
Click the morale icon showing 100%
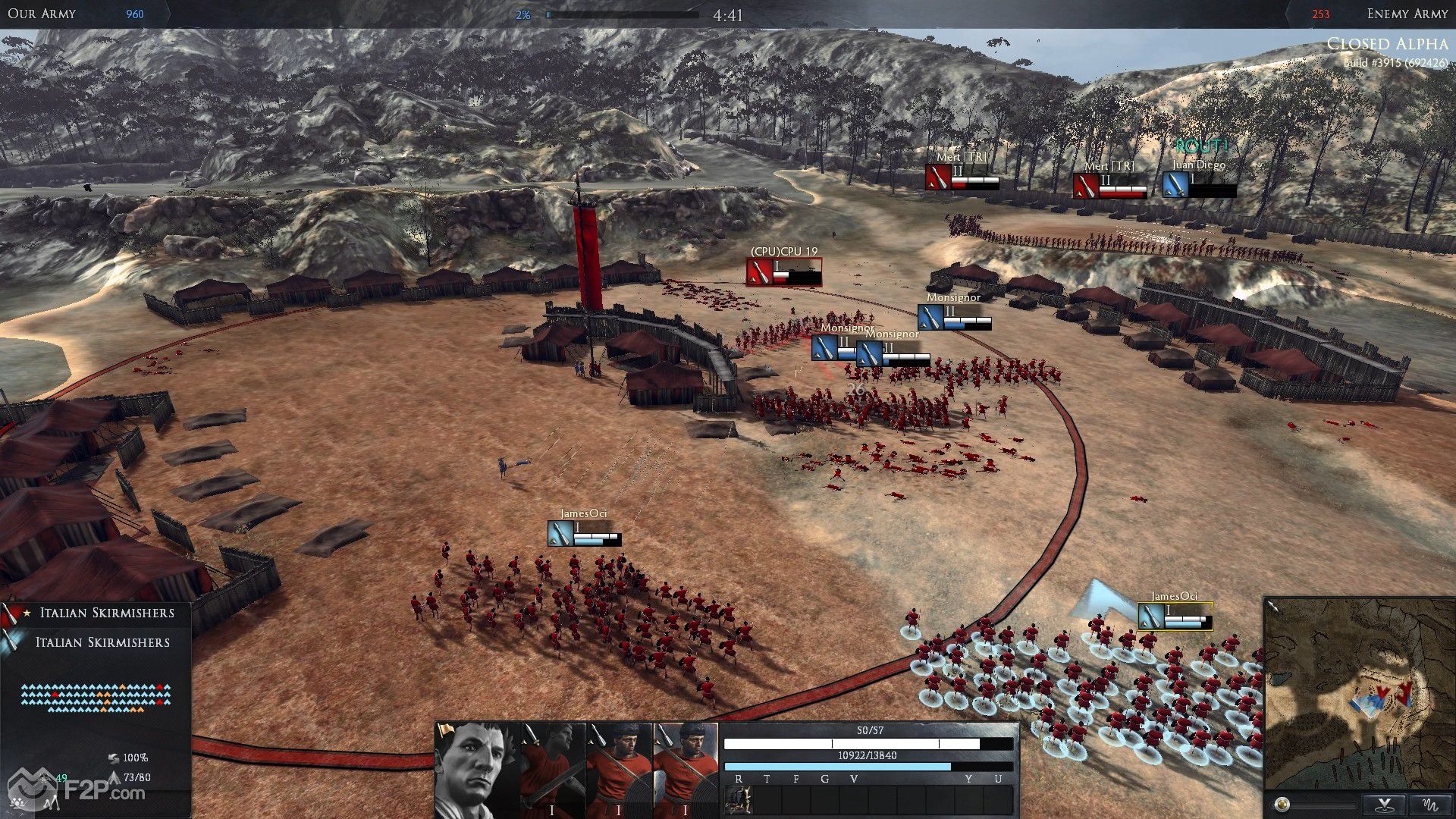coord(115,759)
